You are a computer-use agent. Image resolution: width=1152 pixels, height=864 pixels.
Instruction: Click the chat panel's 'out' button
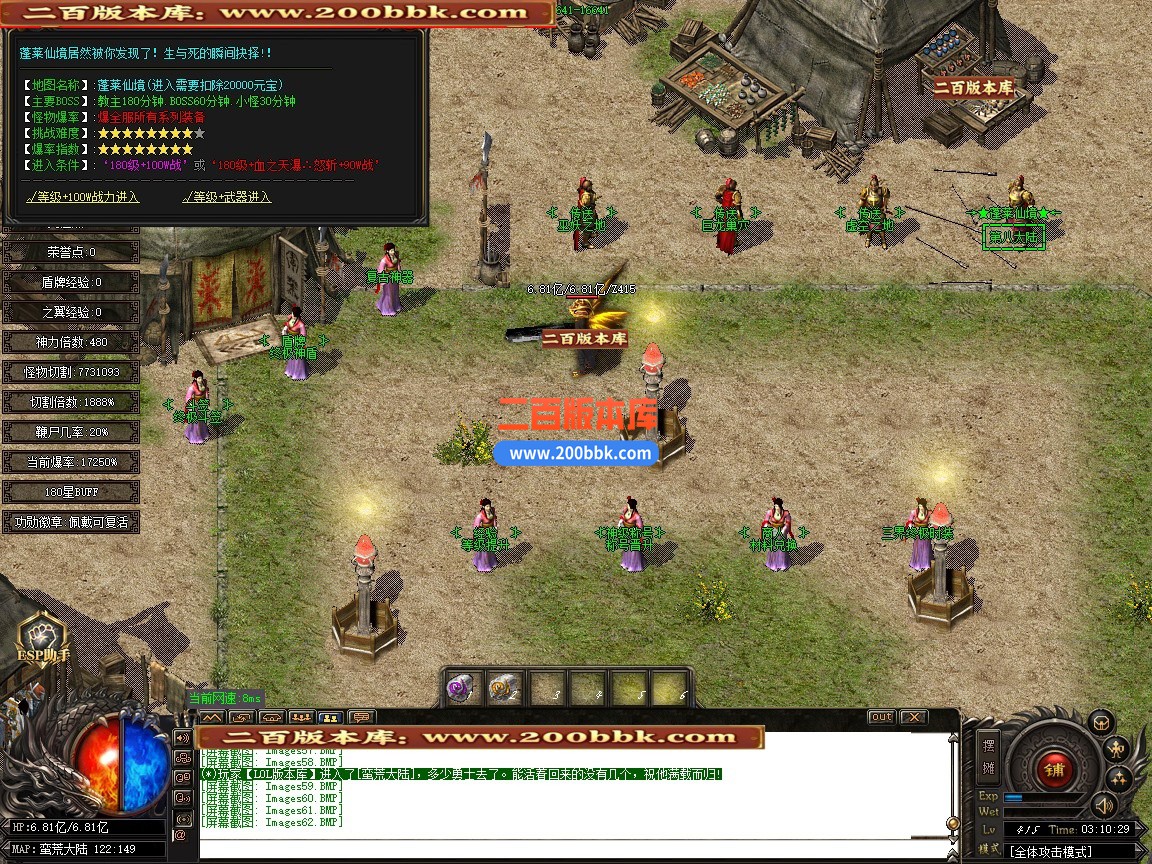coord(881,717)
